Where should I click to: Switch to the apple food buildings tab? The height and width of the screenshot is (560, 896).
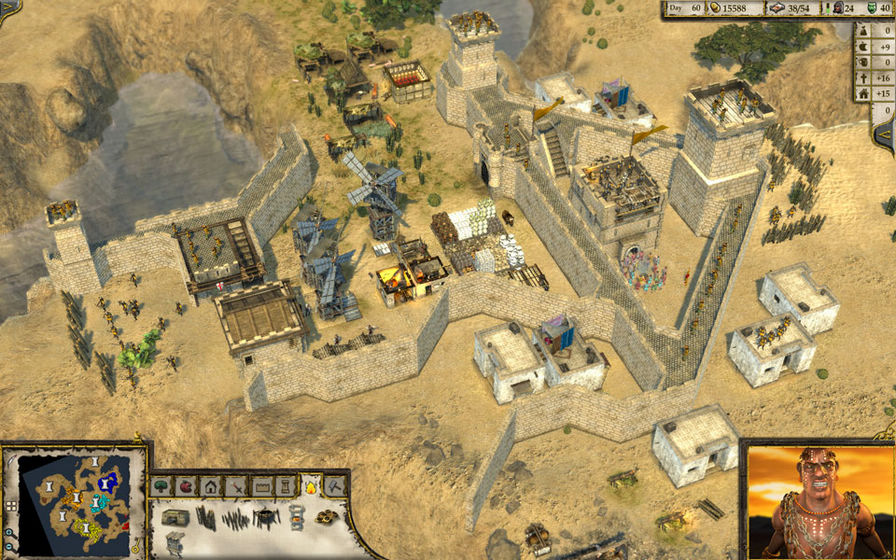coord(186,487)
